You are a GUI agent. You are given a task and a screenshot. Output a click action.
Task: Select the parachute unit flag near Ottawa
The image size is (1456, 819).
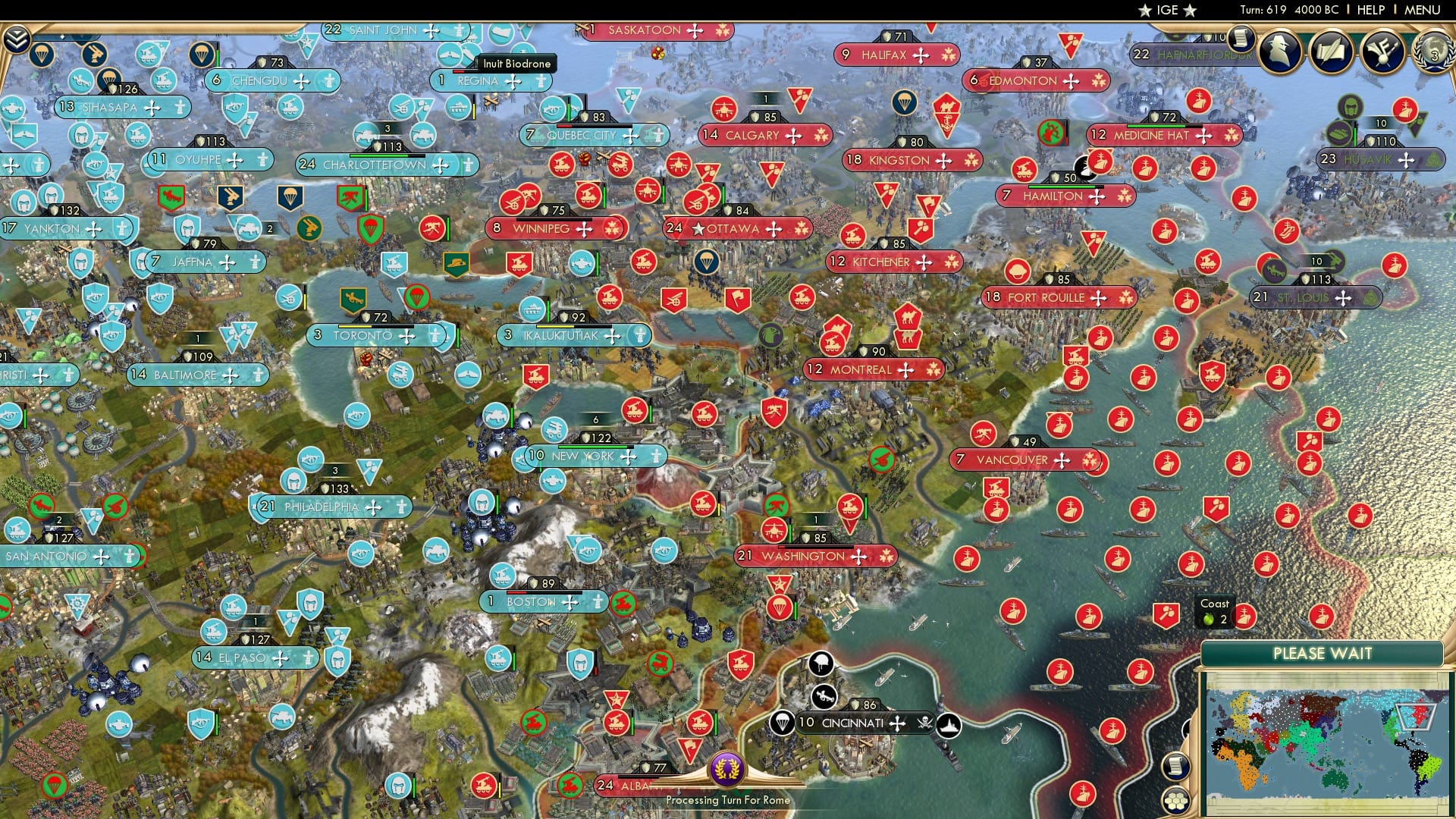pyautogui.click(x=707, y=262)
